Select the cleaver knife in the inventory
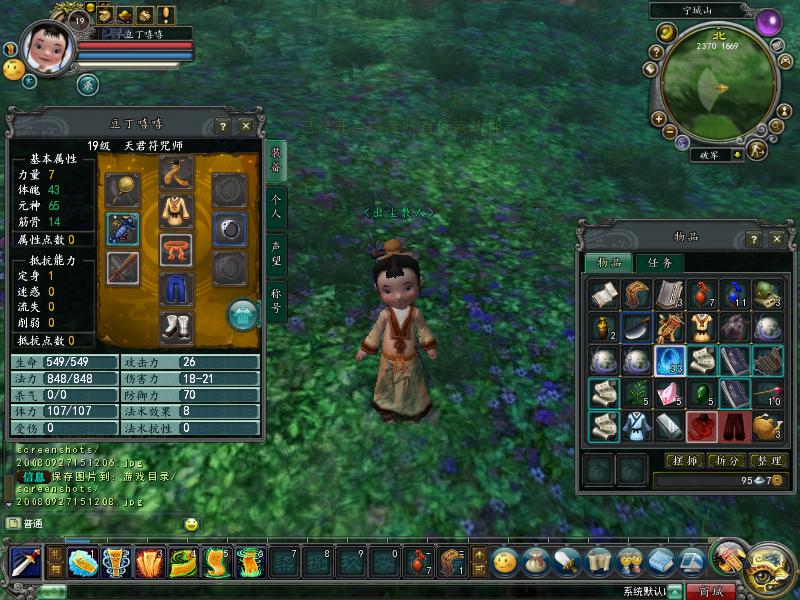 pos(636,327)
